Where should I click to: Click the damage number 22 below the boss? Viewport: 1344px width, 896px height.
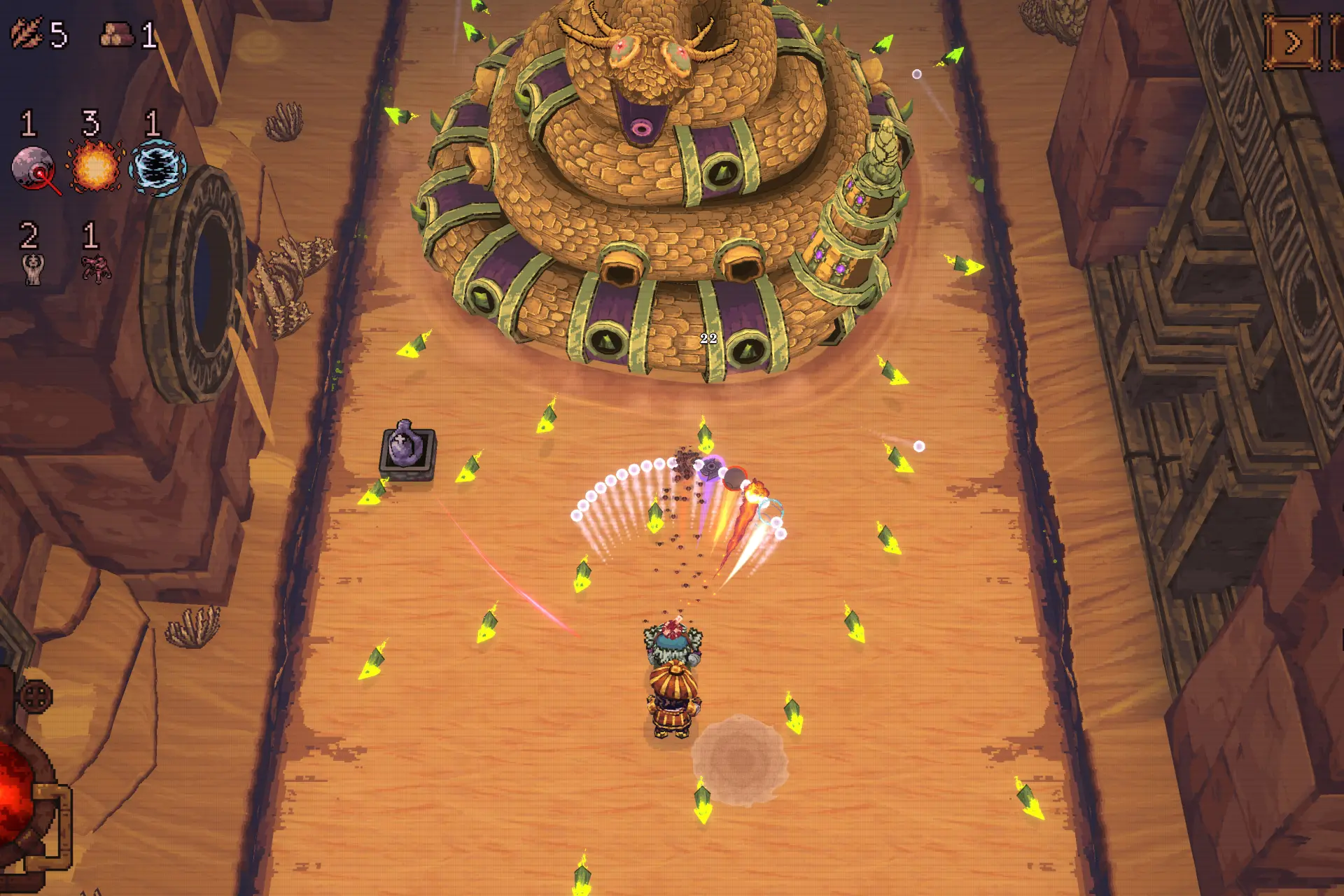[708, 338]
